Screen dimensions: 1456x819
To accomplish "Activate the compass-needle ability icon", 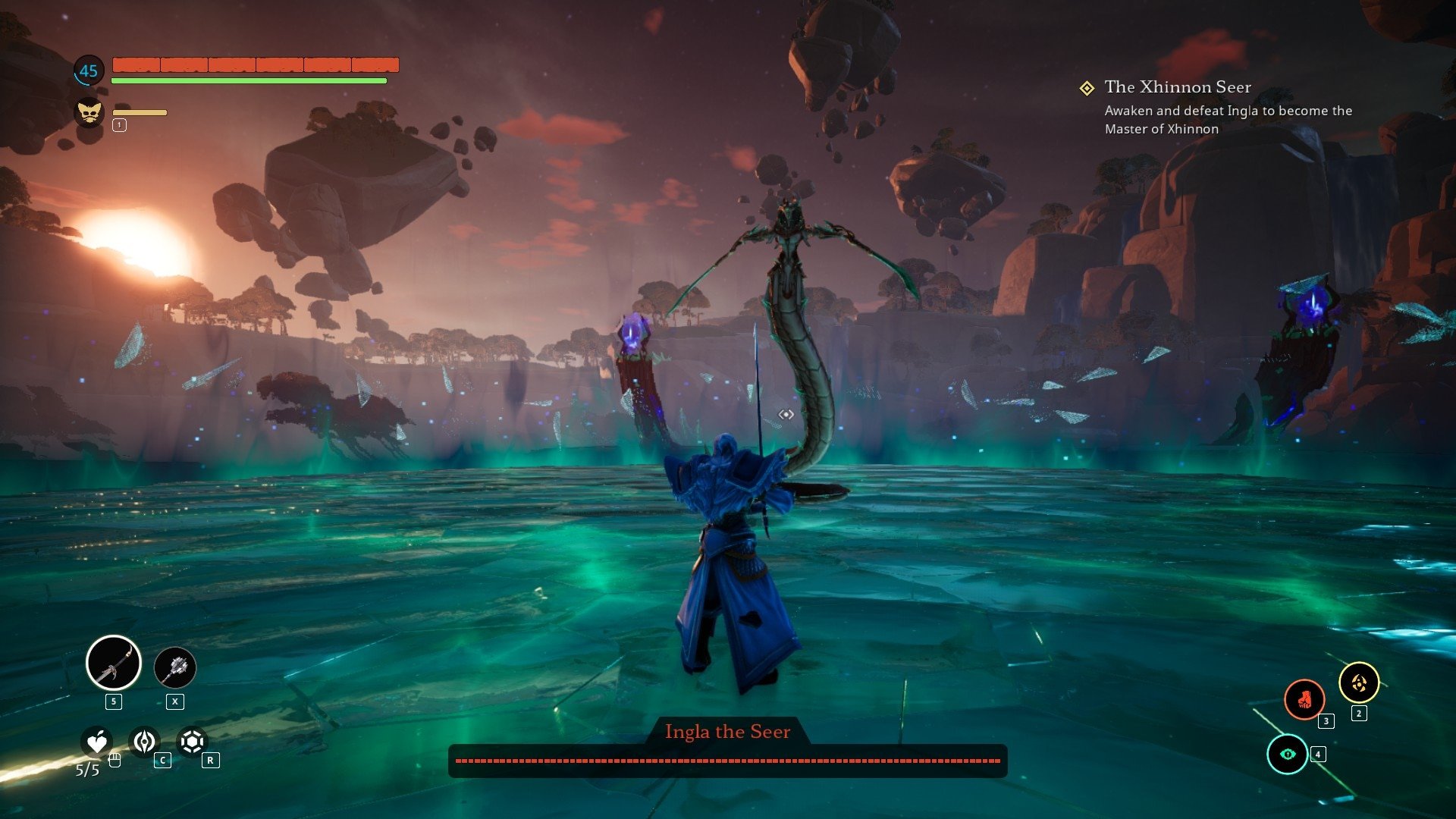I will pos(145,742).
